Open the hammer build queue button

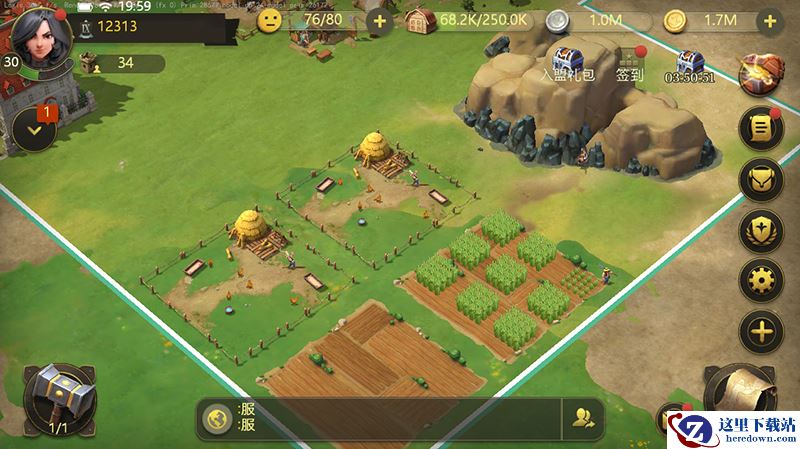pos(59,400)
